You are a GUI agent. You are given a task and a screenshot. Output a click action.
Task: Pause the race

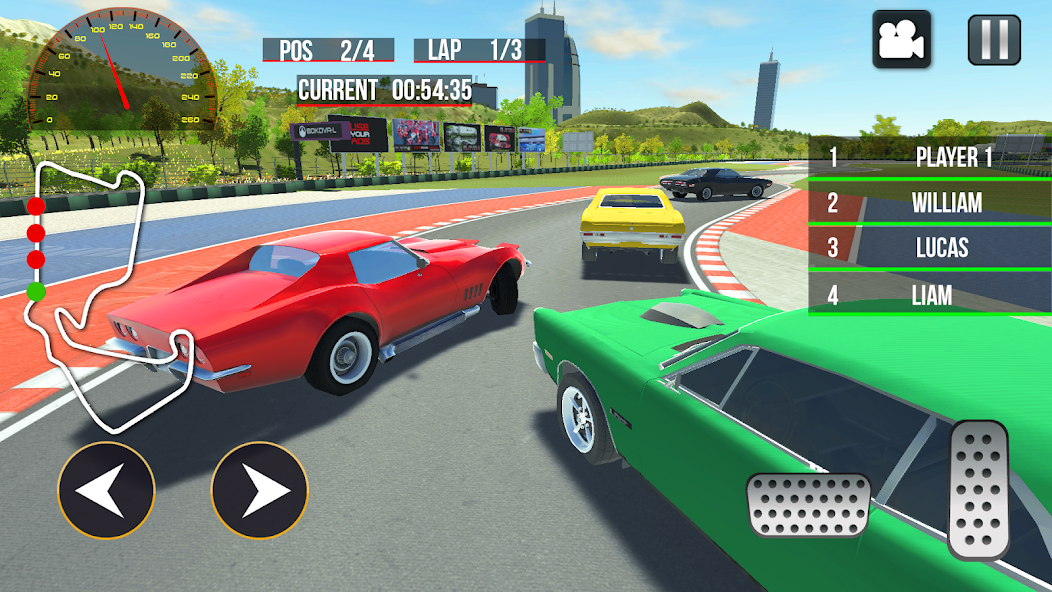pyautogui.click(x=994, y=40)
